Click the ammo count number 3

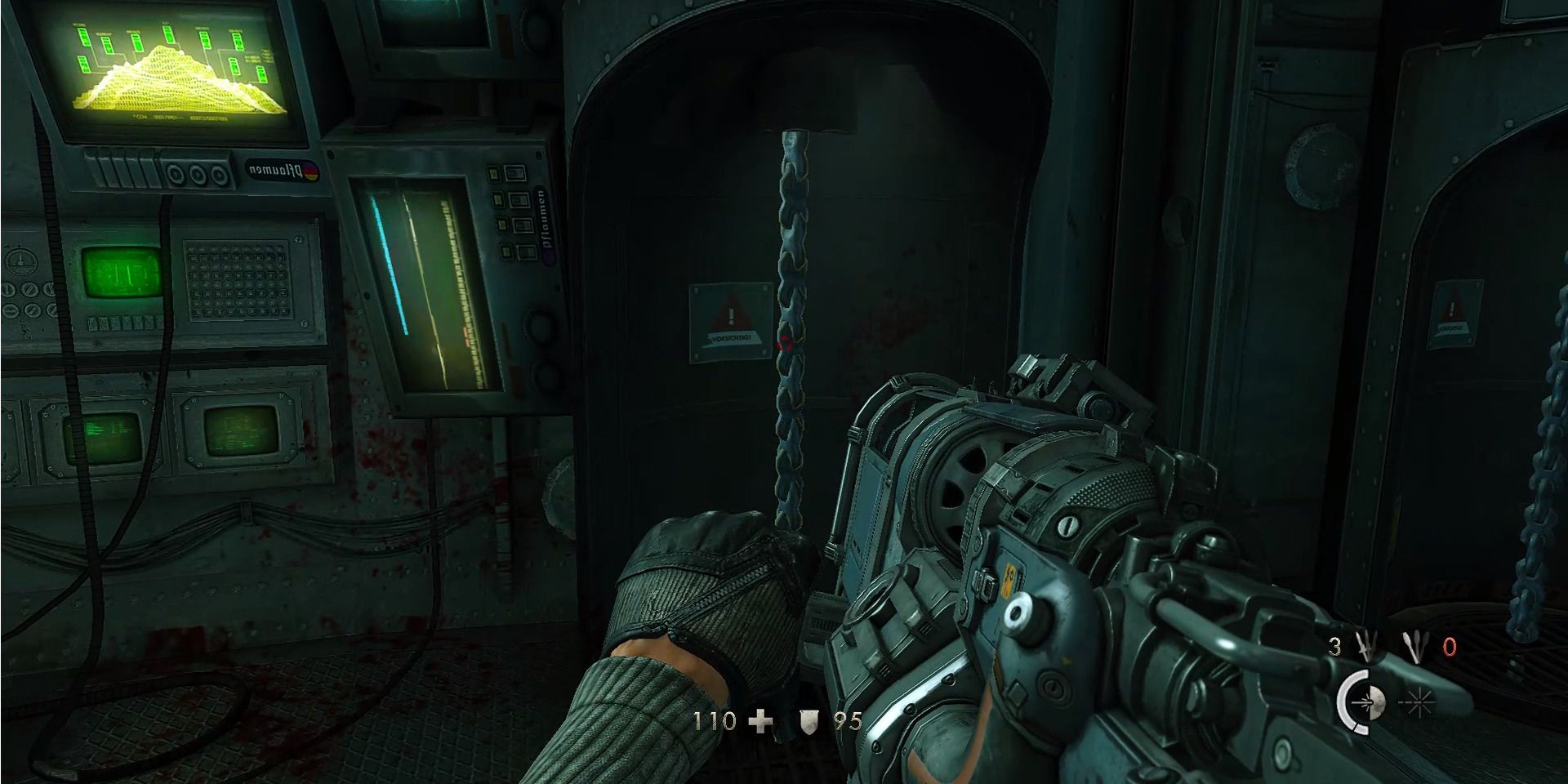1334,644
